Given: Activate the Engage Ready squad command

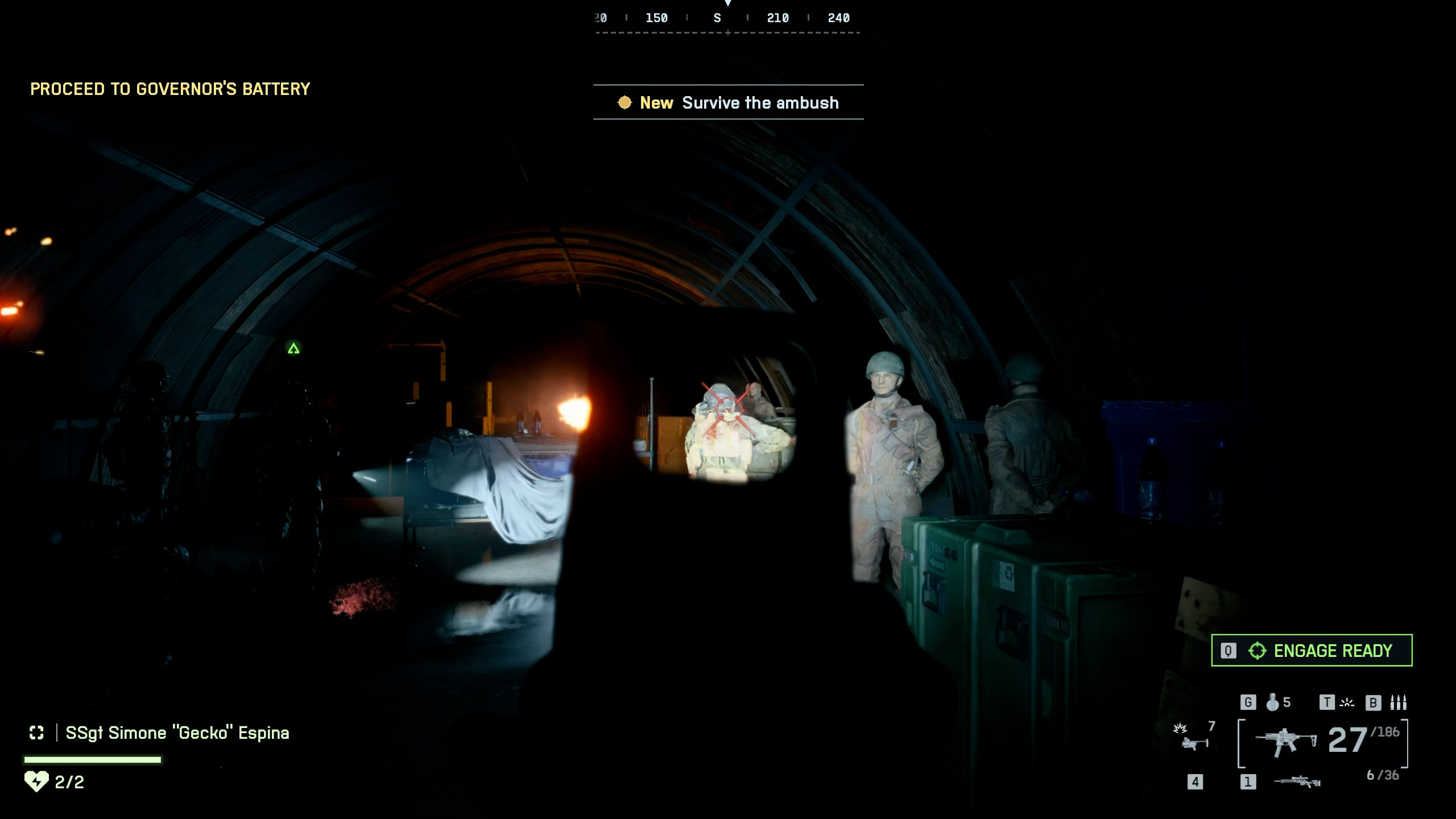Looking at the screenshot, I should 1311,650.
